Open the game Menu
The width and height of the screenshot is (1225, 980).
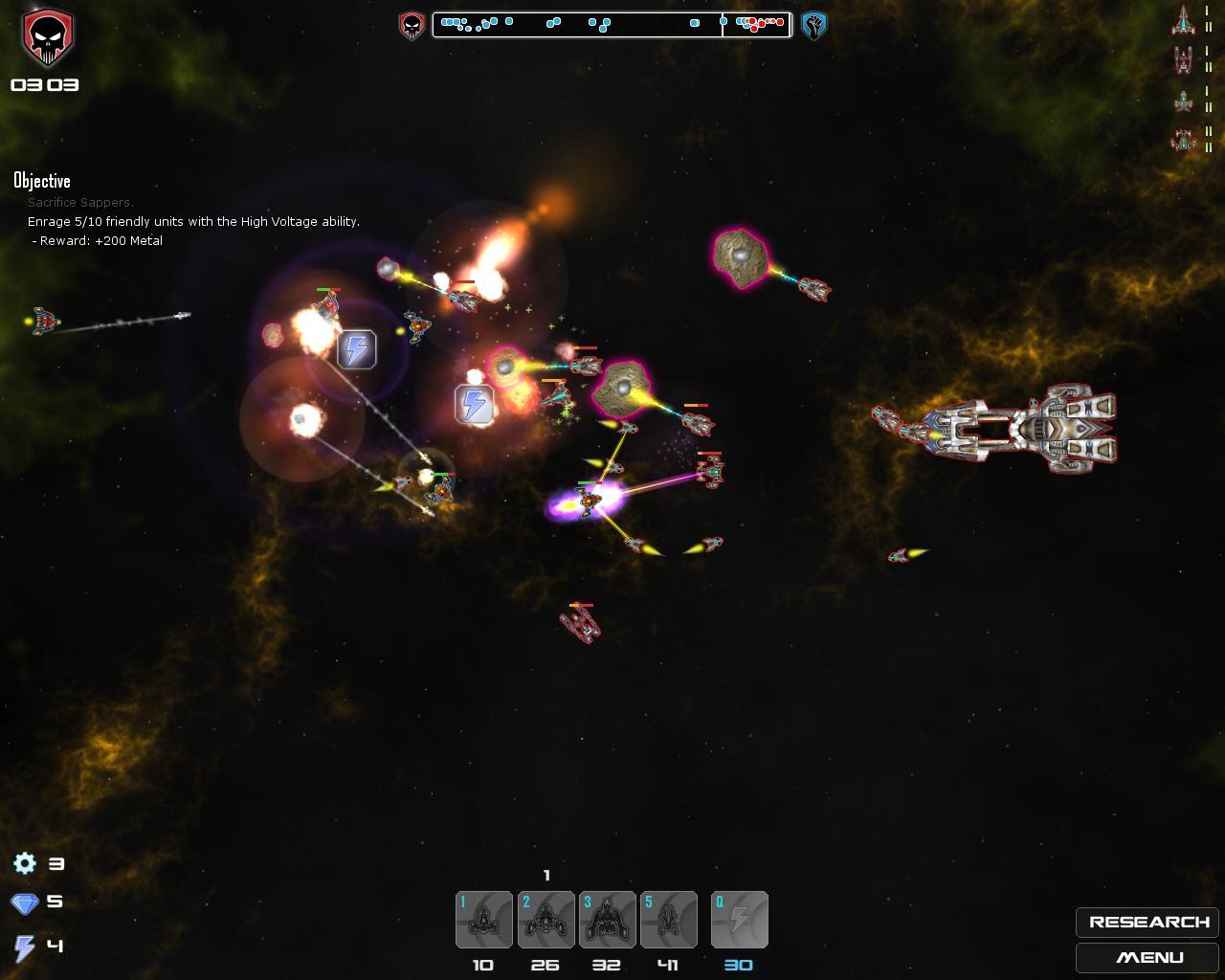click(1147, 957)
